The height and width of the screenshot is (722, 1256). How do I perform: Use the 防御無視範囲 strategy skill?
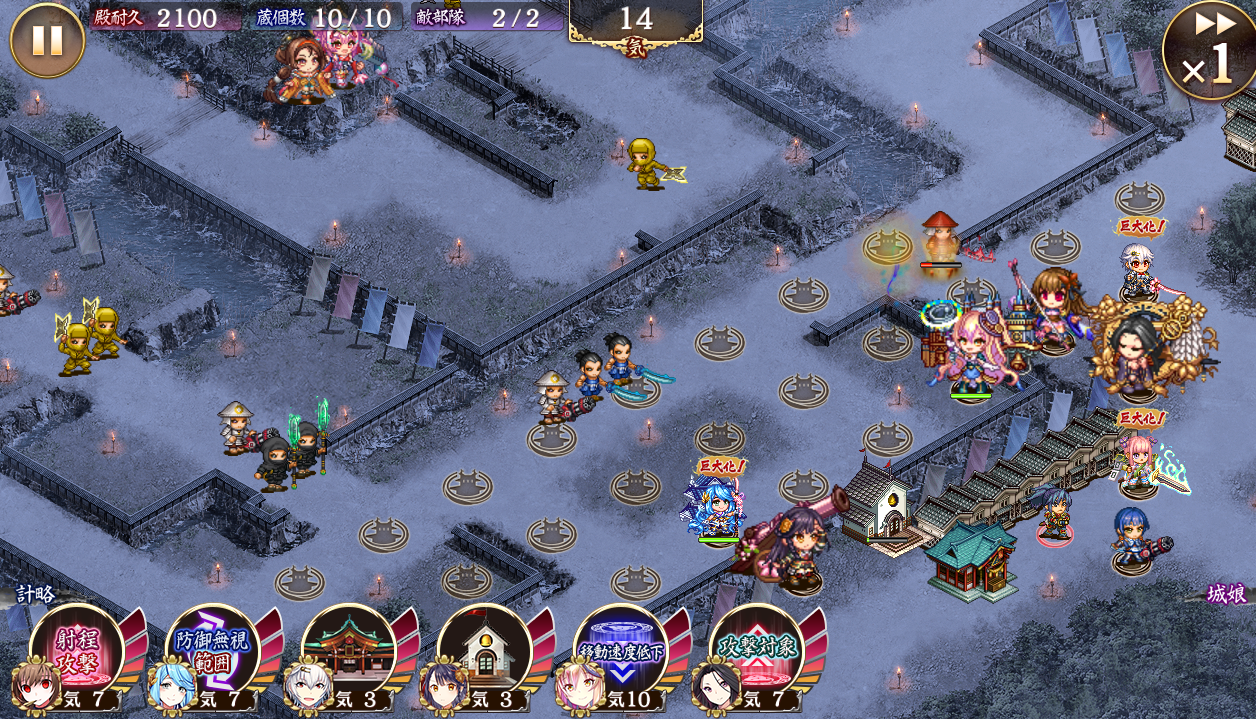[x=211, y=650]
